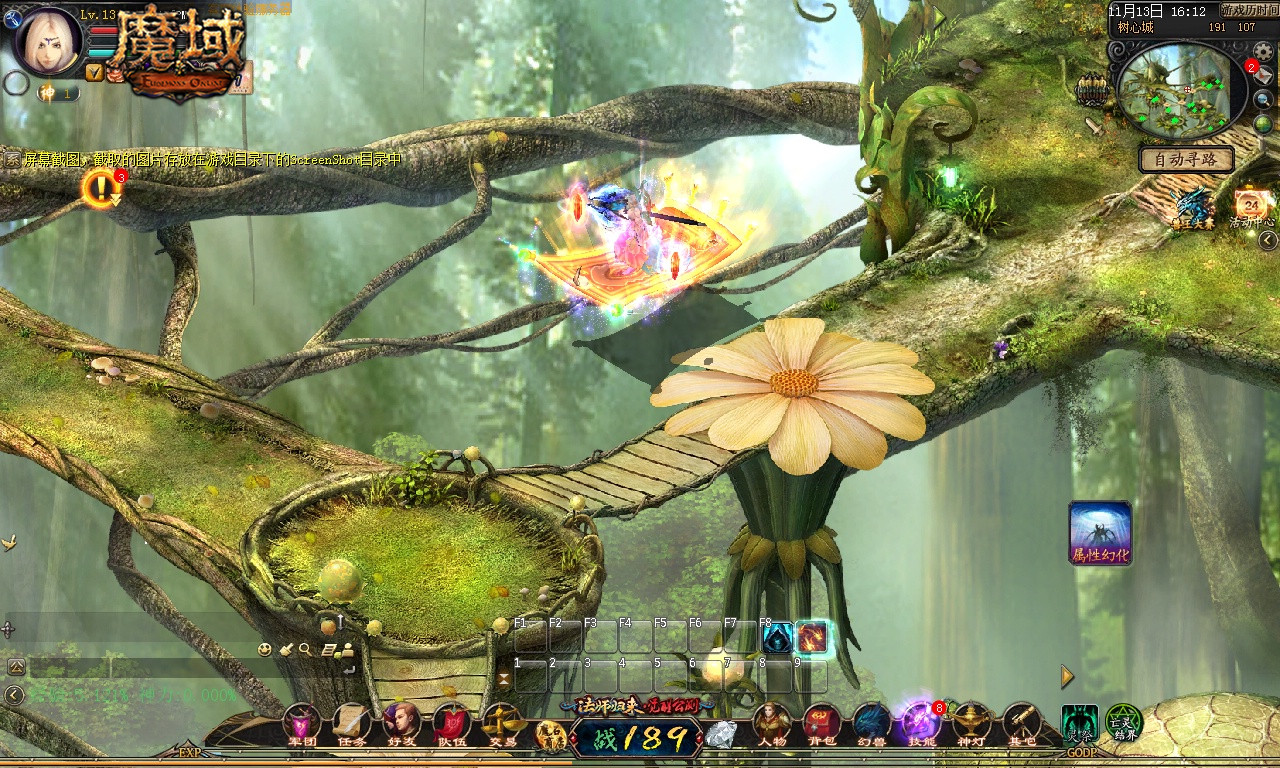Open the 其它 telescope menu
The image size is (1280, 768).
[x=1022, y=724]
